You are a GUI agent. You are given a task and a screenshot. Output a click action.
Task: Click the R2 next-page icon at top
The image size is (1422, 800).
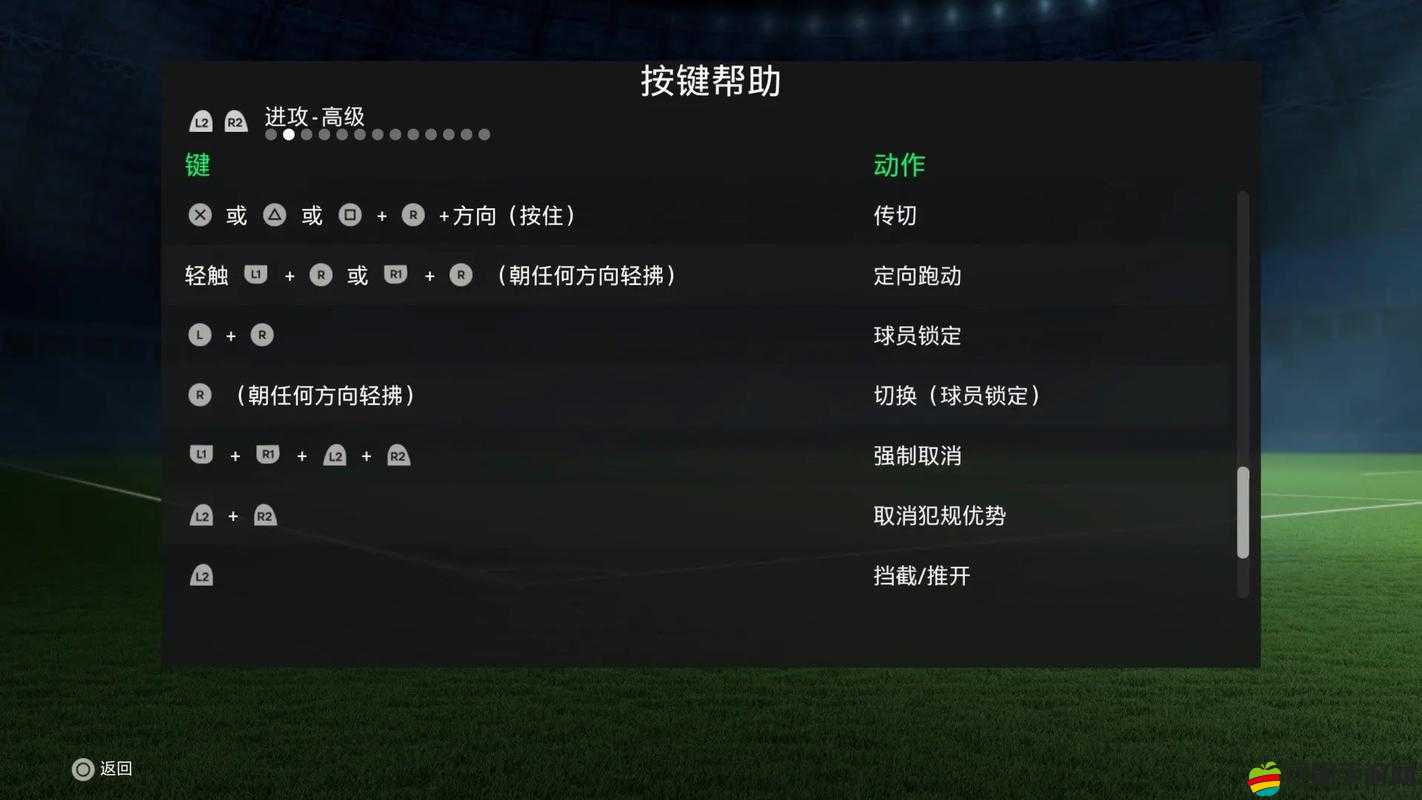point(236,121)
